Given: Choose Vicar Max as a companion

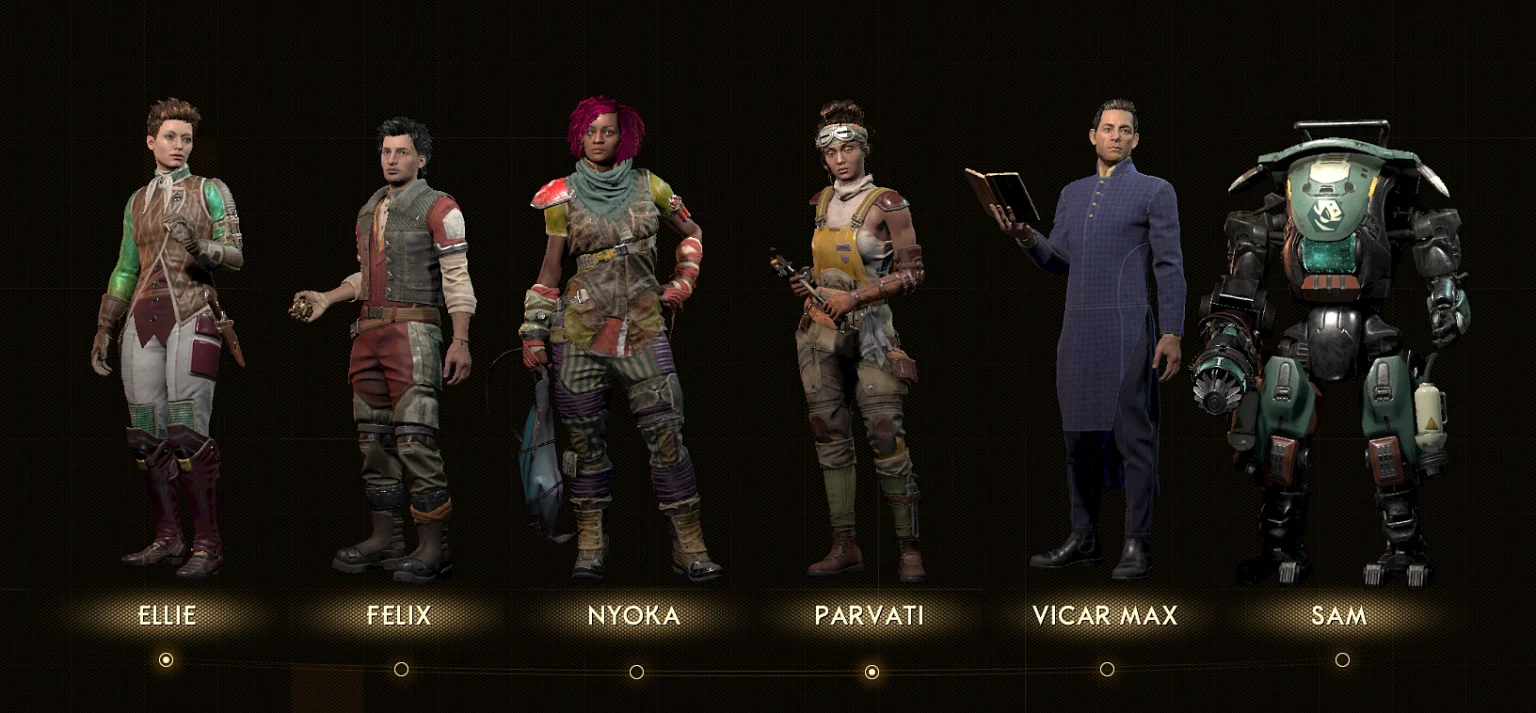Looking at the screenshot, I should (1105, 615).
